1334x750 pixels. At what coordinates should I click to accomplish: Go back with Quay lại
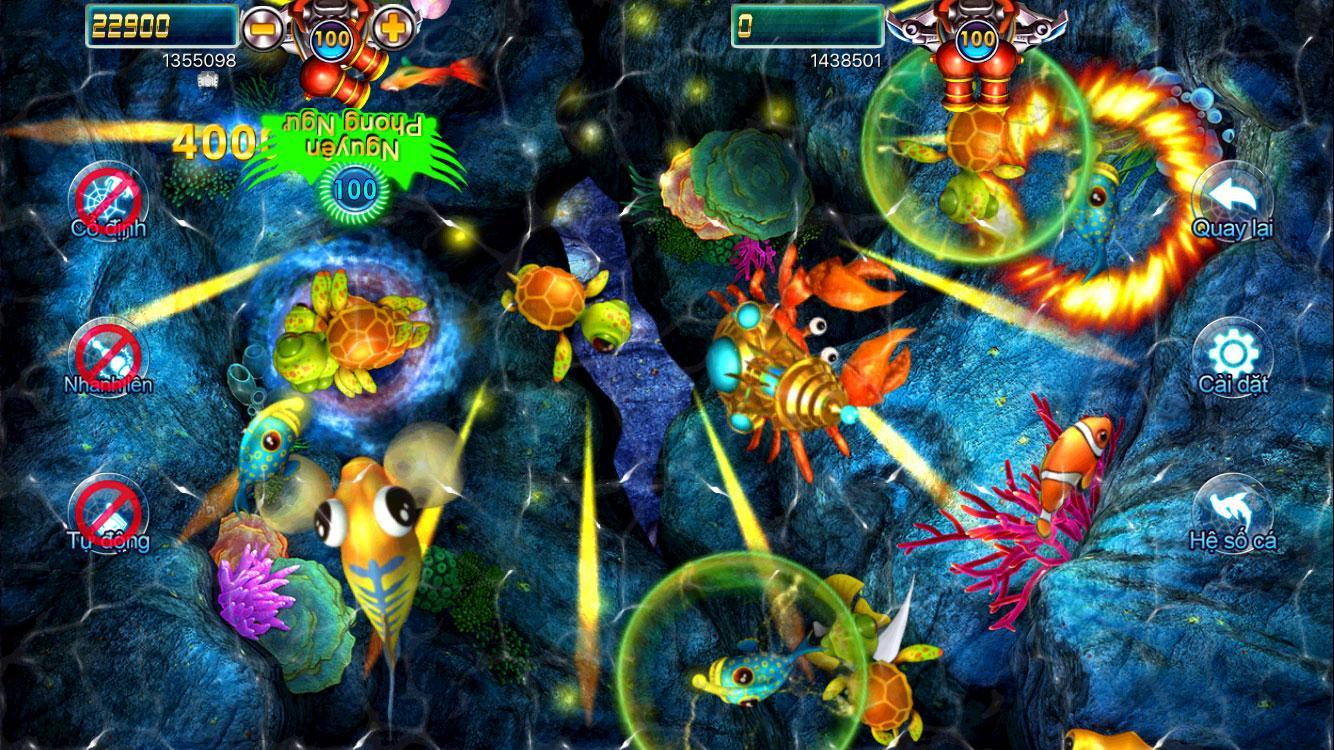click(x=1233, y=200)
